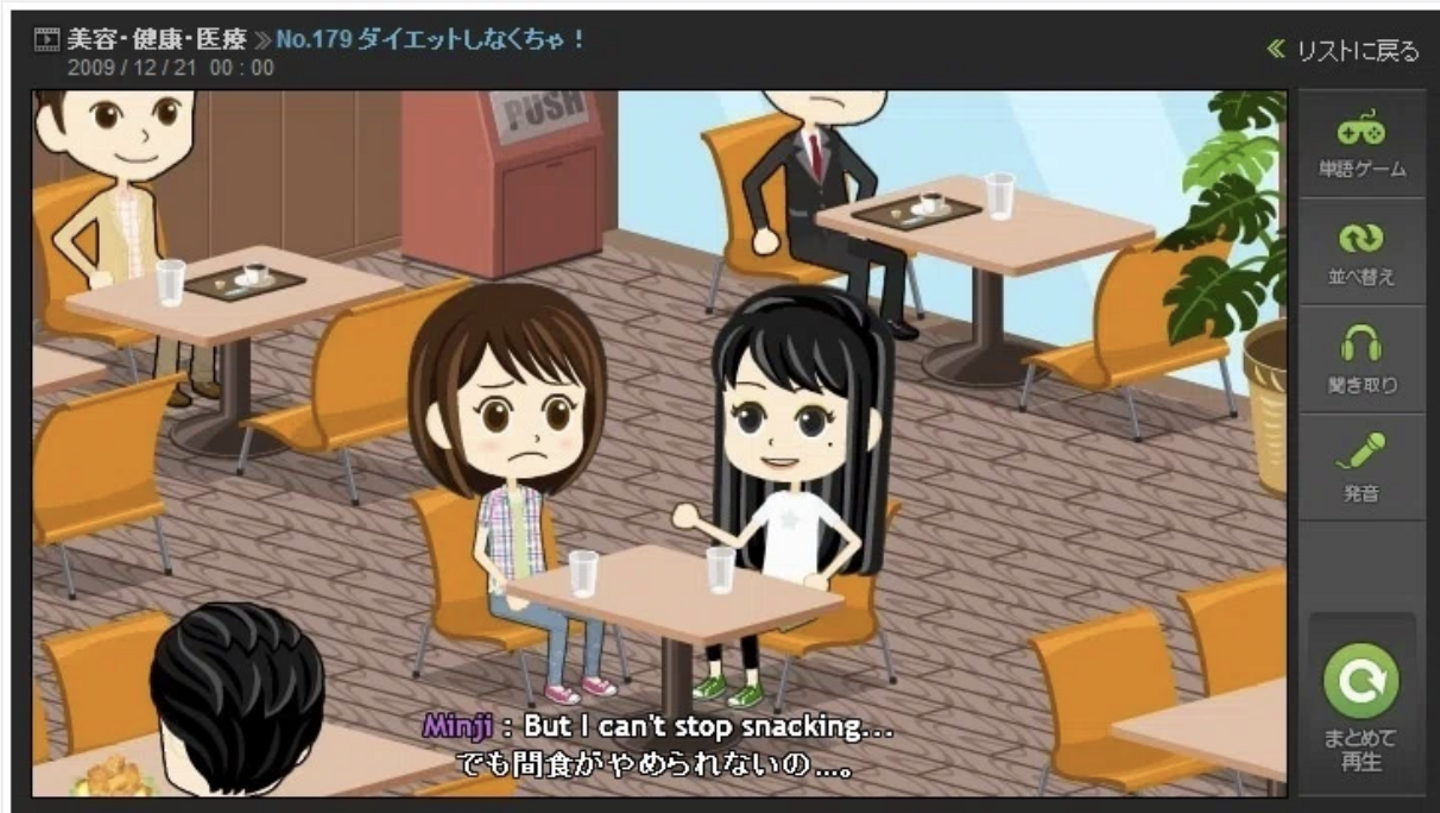
Task: Select the 発音 pronunciation practice
Action: coord(1361,467)
